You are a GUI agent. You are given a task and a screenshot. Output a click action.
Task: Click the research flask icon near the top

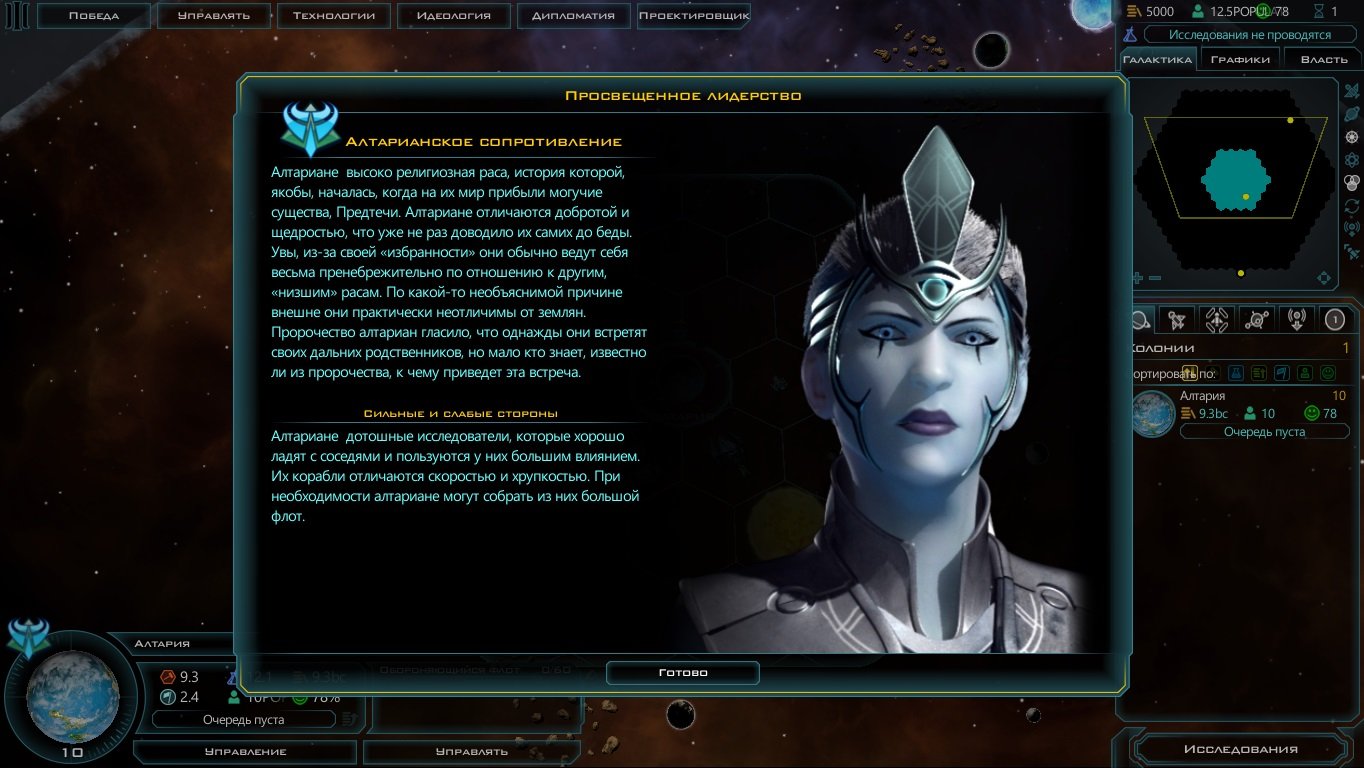1129,34
